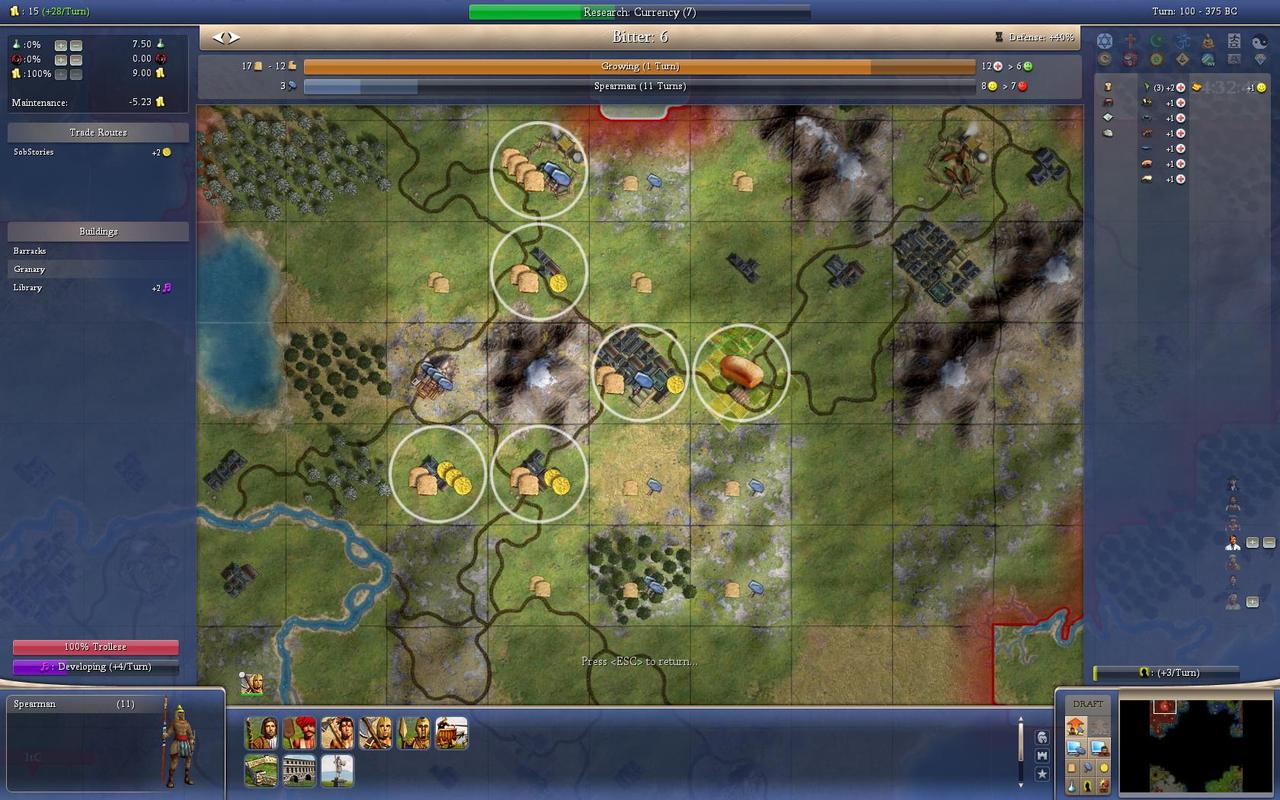Open the SobStories trade route entry

[34, 152]
